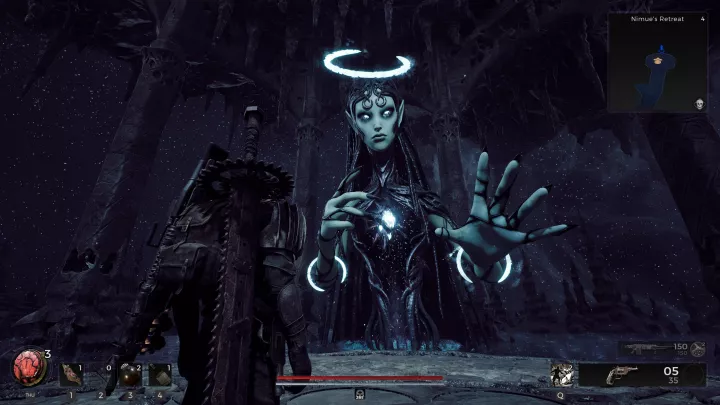Activate the archetype skill icon
The width and height of the screenshot is (720, 405).
point(561,374)
